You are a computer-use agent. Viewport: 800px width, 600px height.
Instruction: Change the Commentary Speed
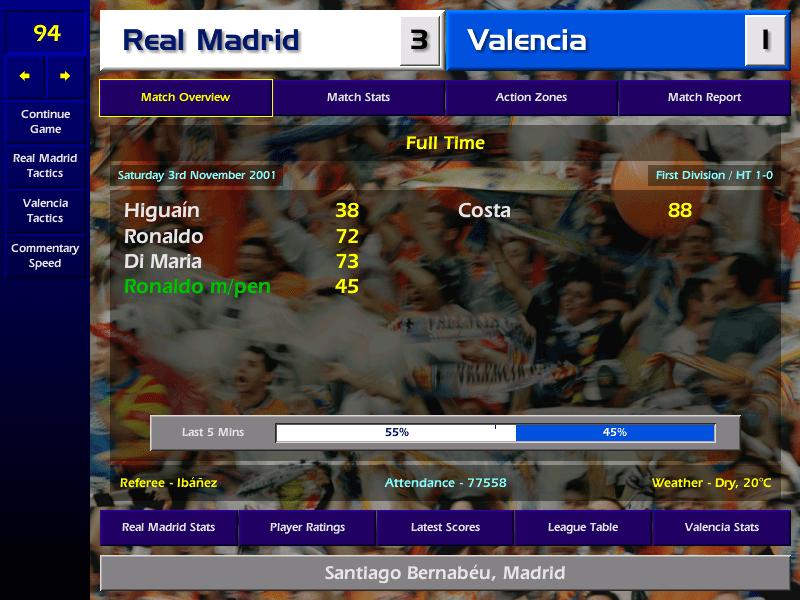click(45, 256)
